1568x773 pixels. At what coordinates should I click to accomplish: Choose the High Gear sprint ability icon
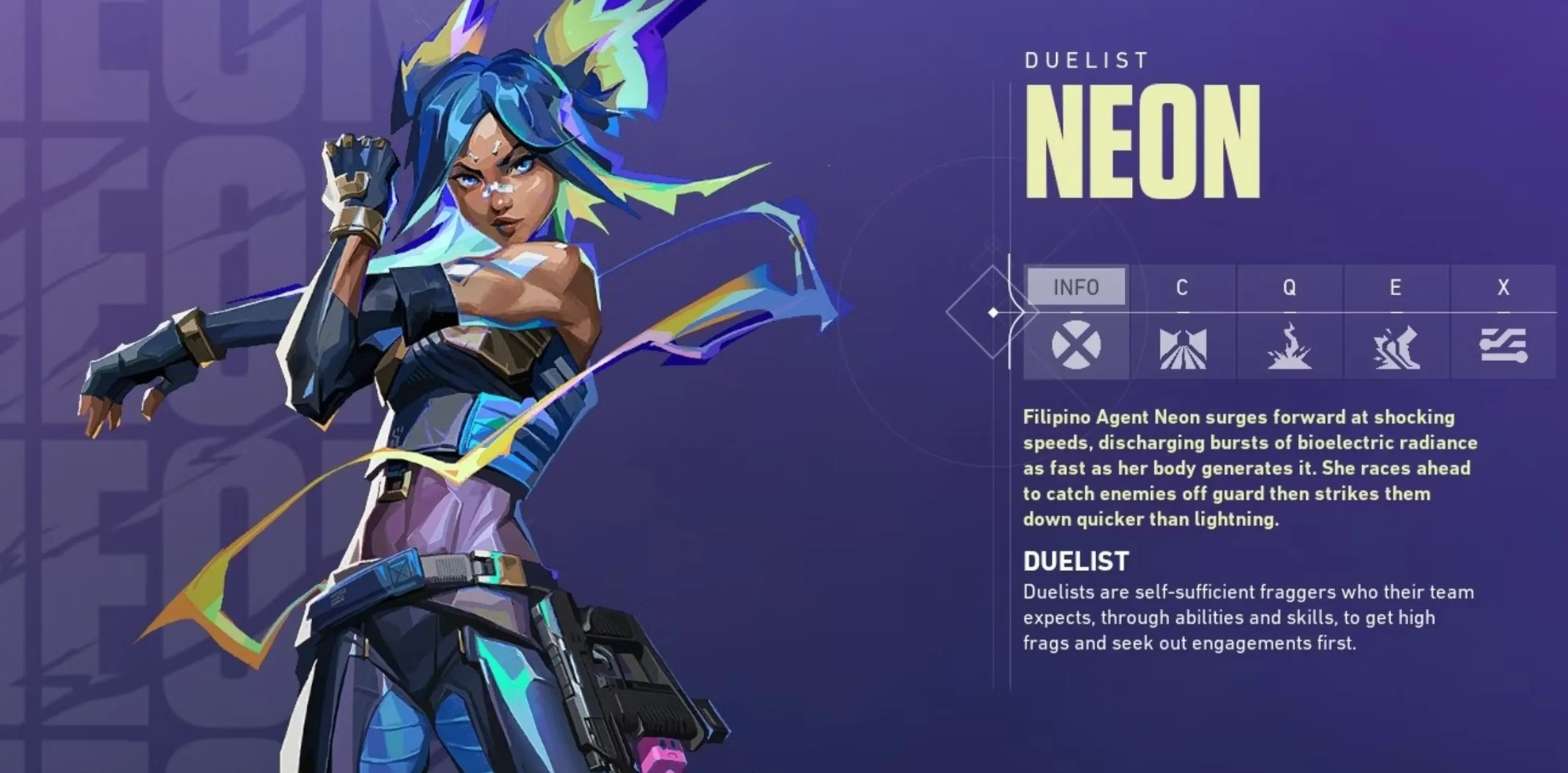pyautogui.click(x=1396, y=347)
